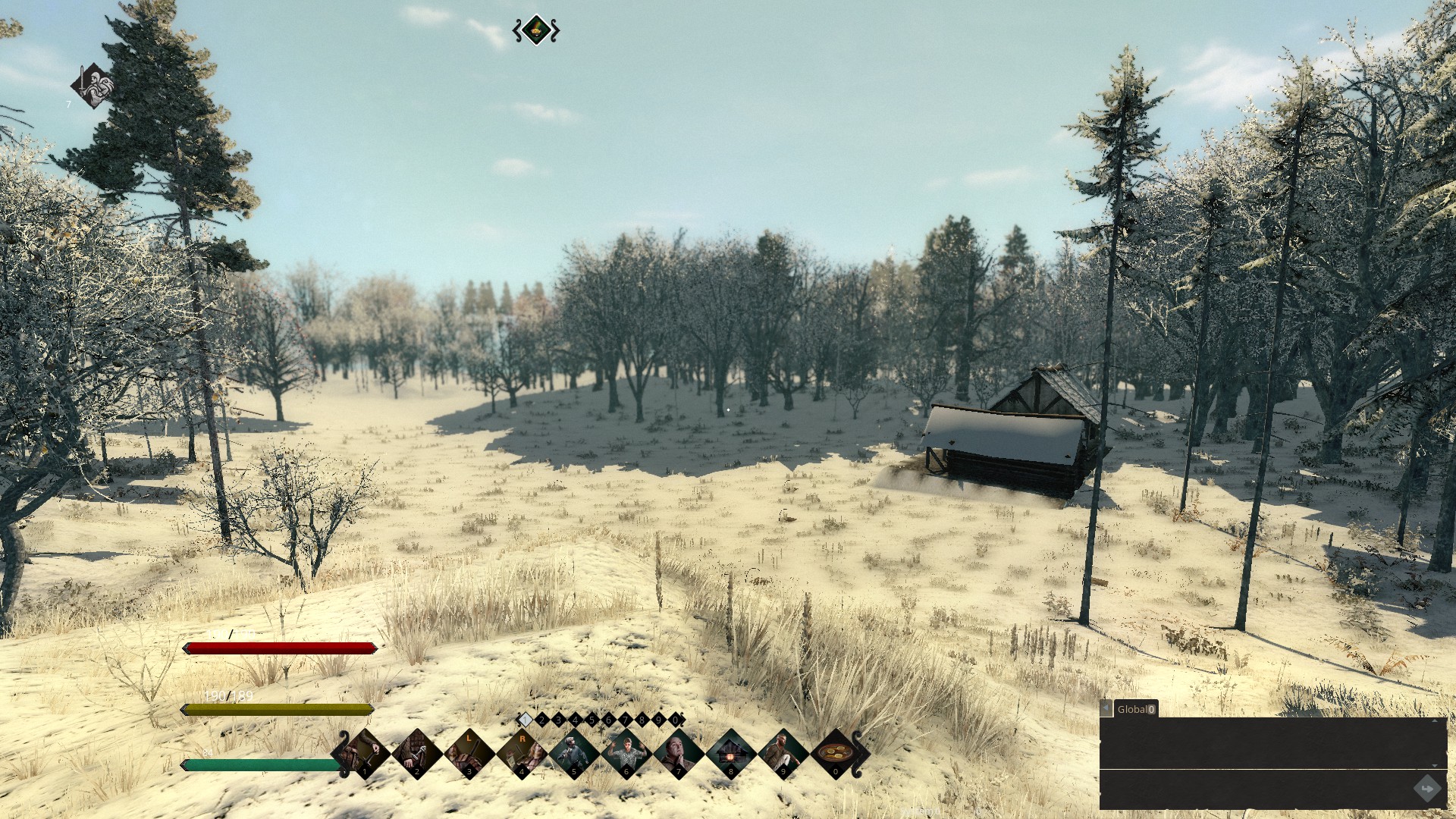Perform the raised-hands emote in slot 6
Viewport: 1456px width, 819px height.
(626, 754)
